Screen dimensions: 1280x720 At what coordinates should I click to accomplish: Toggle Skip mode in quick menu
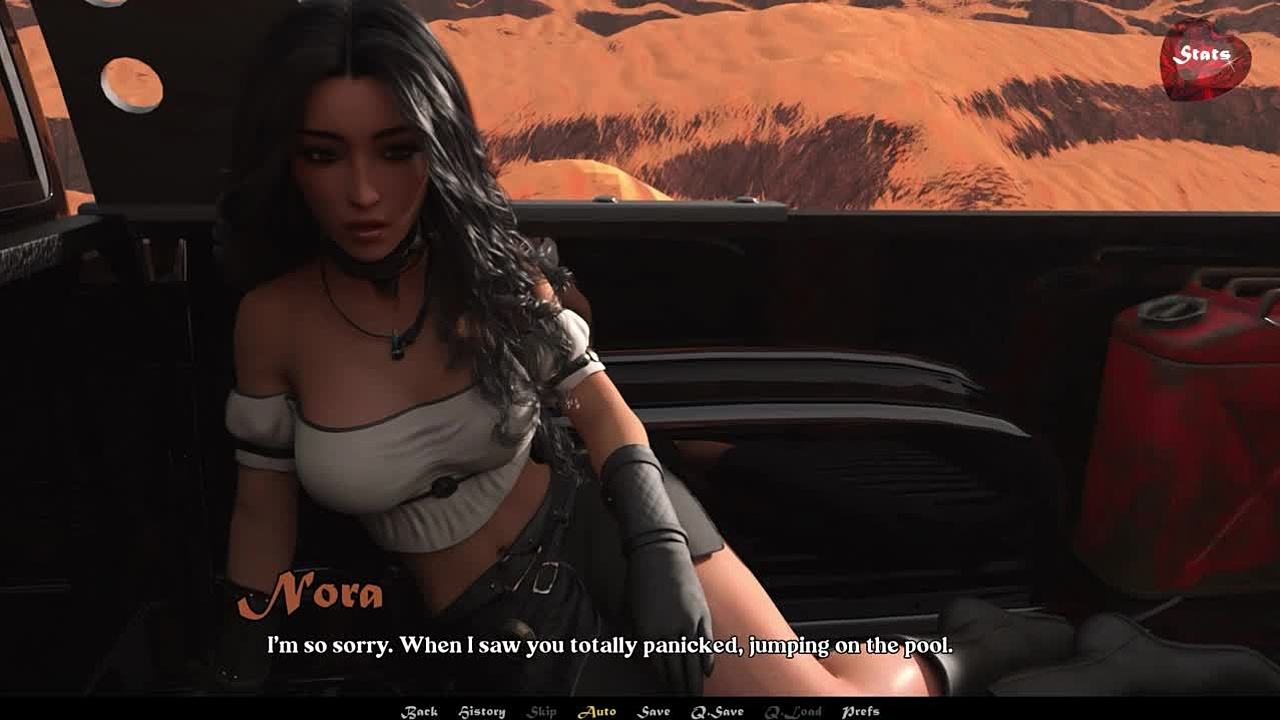[542, 711]
